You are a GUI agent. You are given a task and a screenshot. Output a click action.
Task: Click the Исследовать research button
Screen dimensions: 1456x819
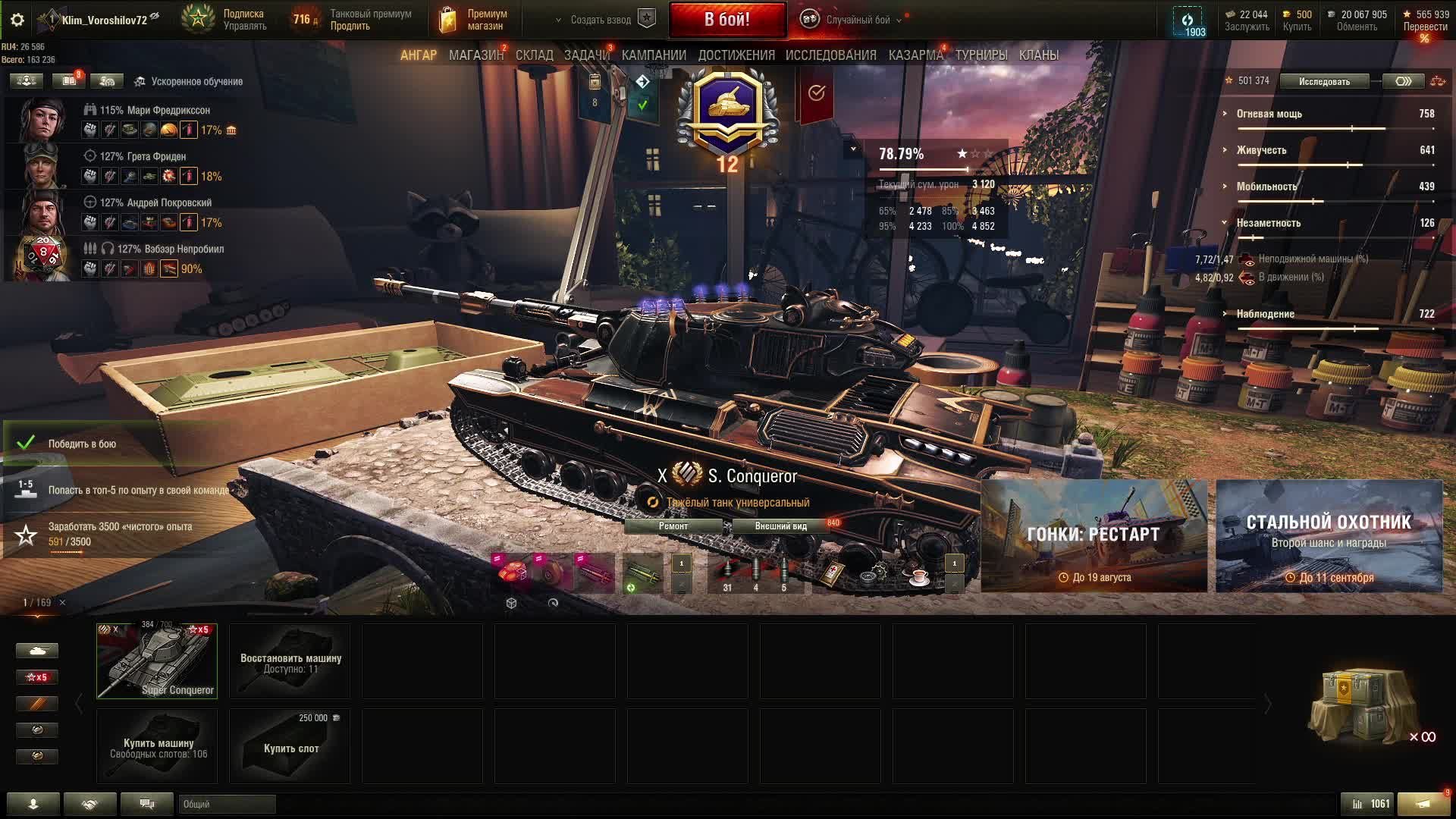(x=1324, y=82)
